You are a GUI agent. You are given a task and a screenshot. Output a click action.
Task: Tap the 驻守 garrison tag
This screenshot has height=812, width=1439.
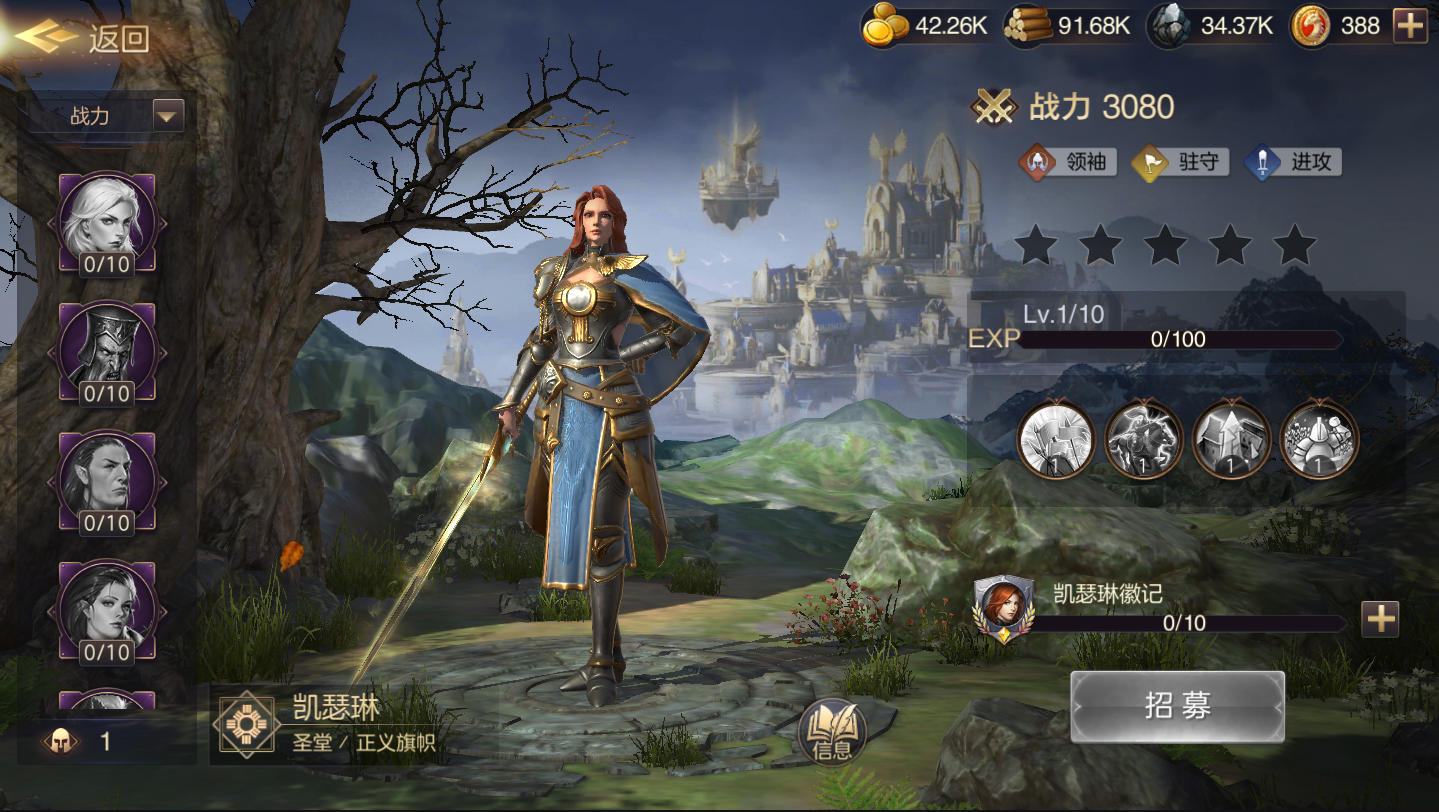tap(1181, 162)
